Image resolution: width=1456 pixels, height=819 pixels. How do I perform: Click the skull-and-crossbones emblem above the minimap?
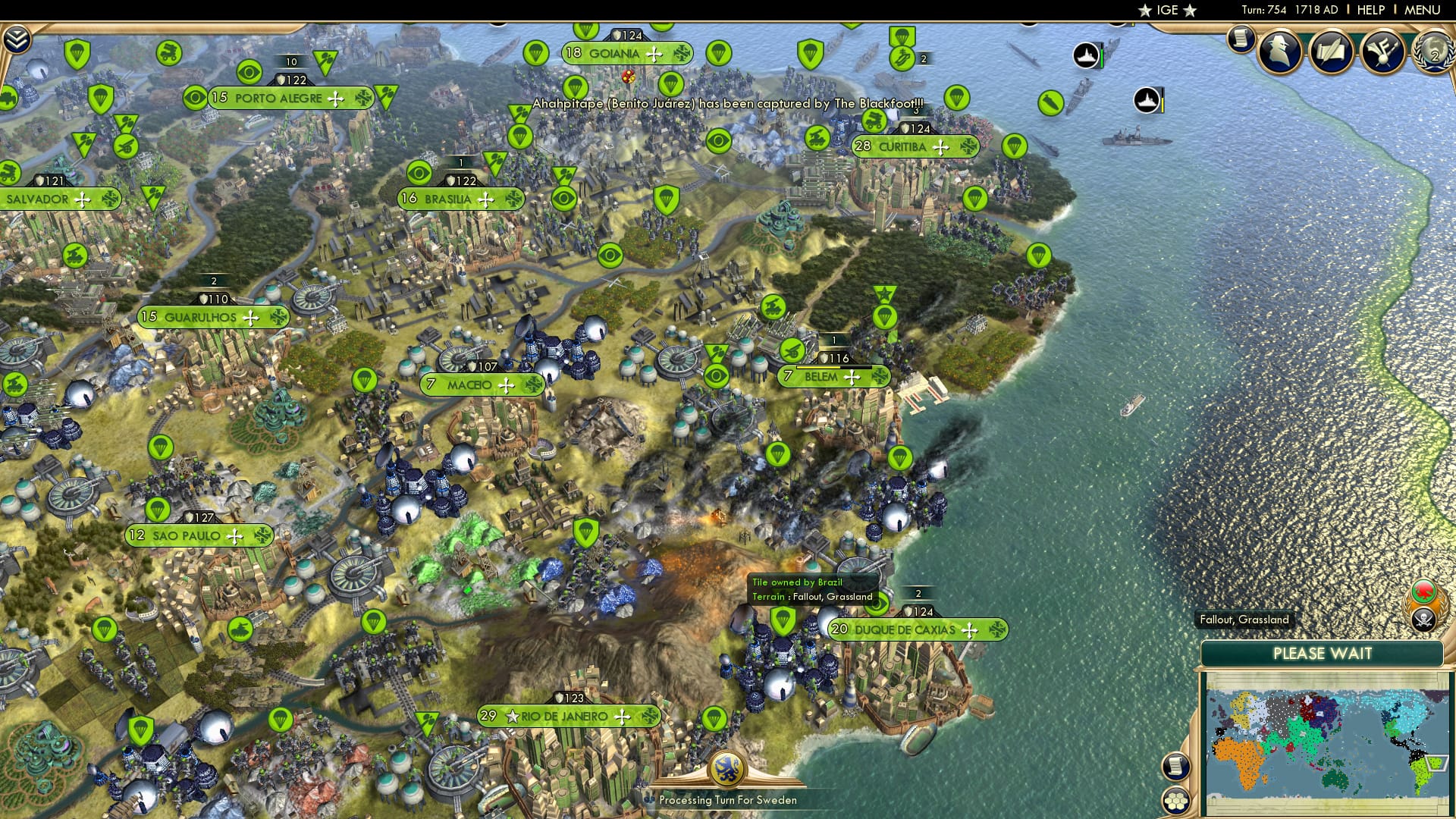tap(1423, 619)
